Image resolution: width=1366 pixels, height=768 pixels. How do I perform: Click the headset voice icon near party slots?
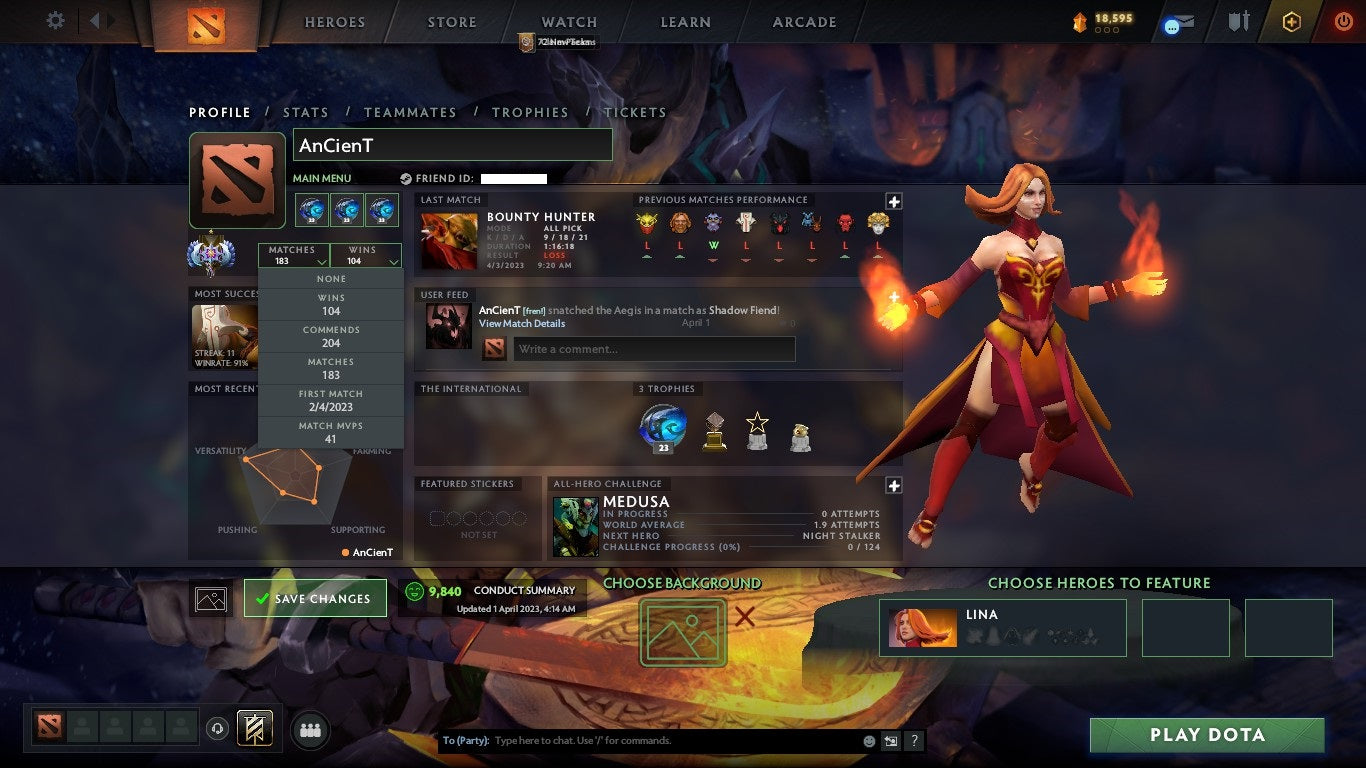click(x=218, y=729)
